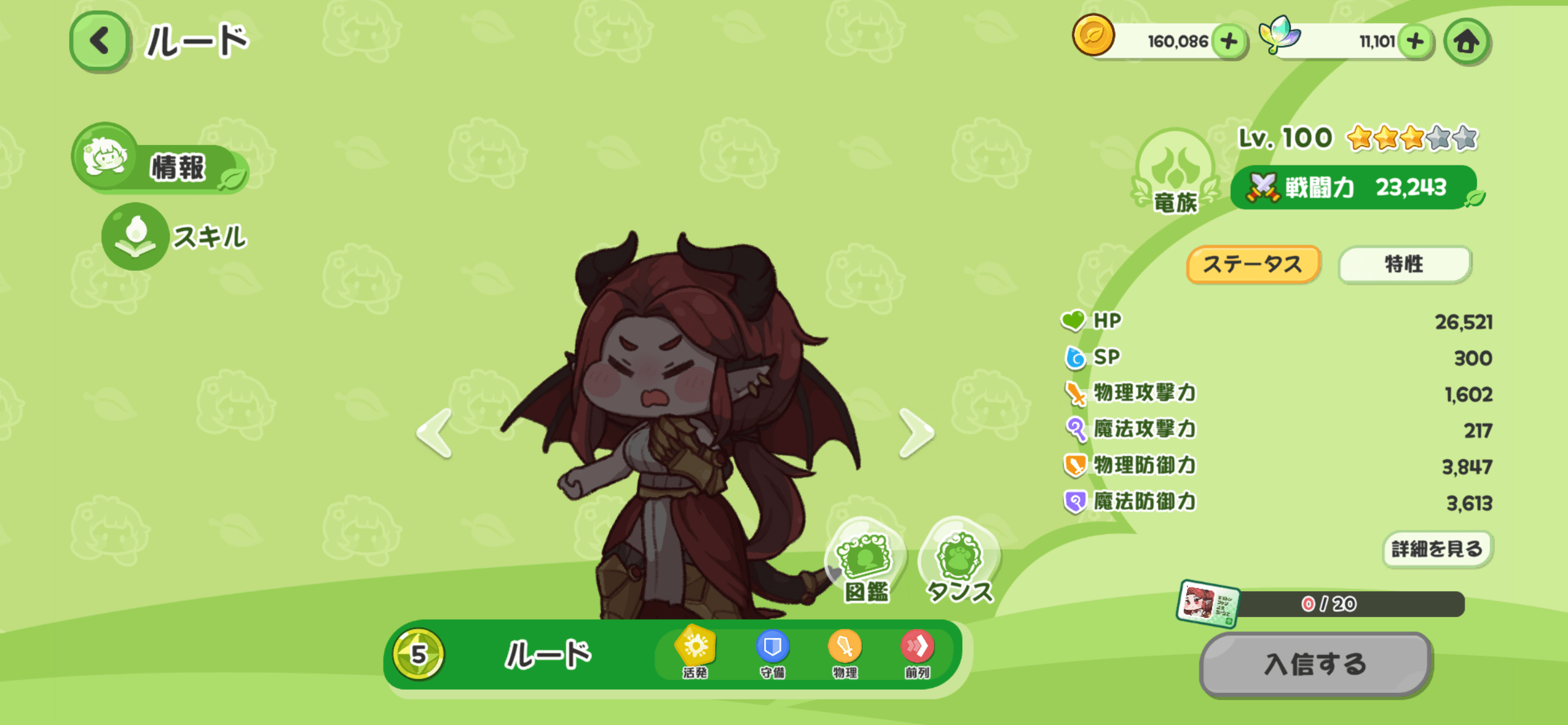The image size is (1568, 725).
Task: Switch to the 特性 traits tab
Action: tap(1404, 265)
